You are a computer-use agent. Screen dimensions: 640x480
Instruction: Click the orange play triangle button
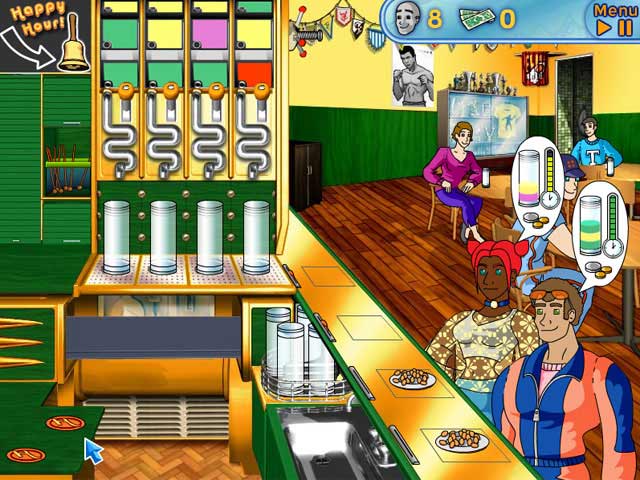[604, 29]
